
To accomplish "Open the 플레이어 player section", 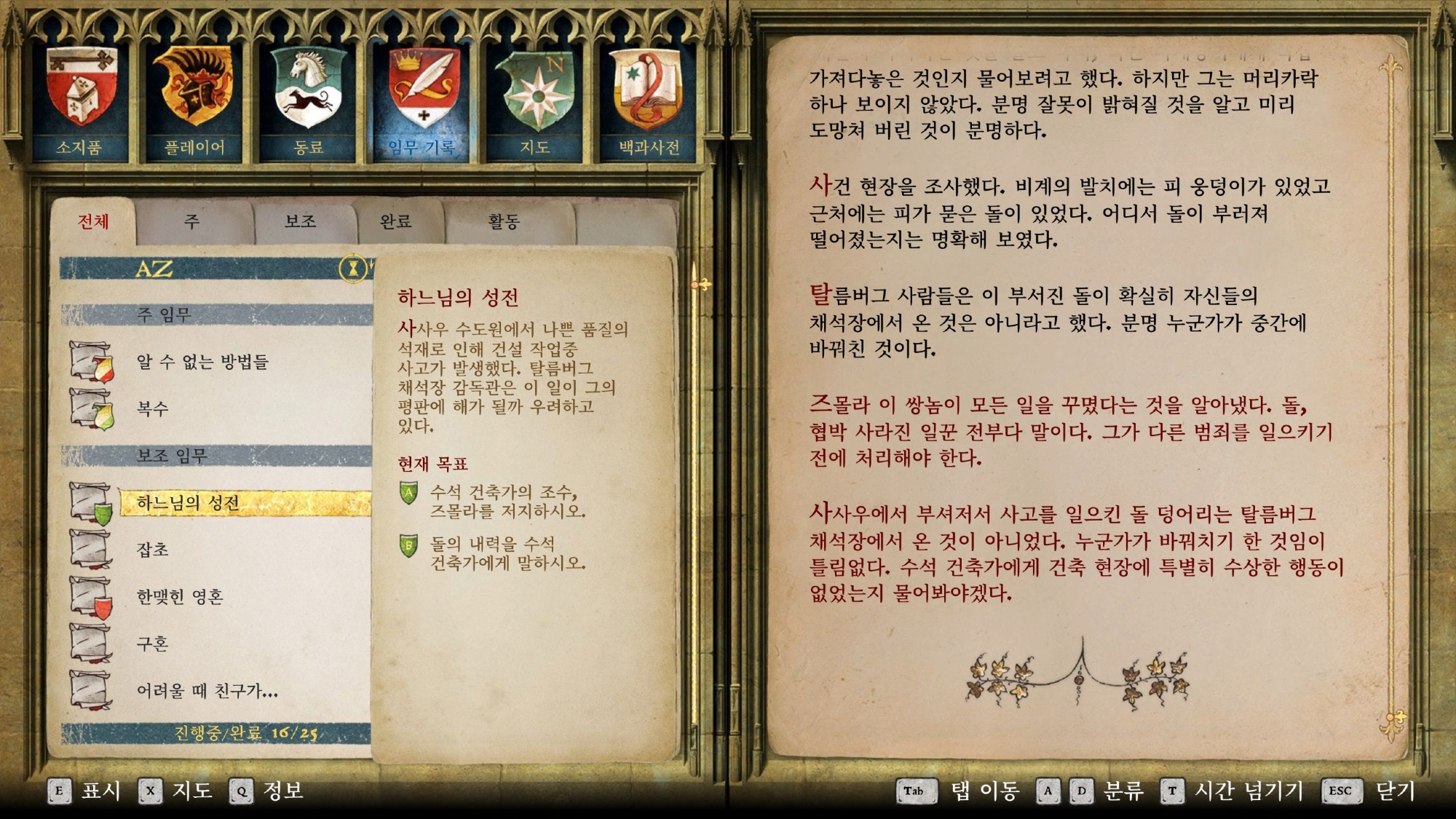I will [x=194, y=103].
